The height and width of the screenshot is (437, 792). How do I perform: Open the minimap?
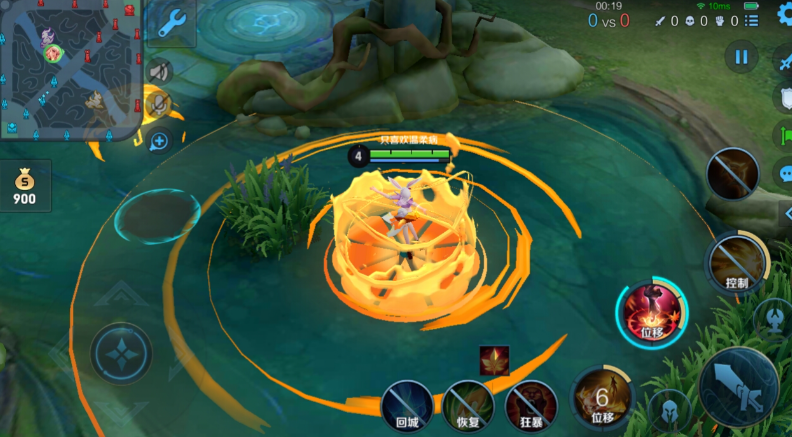pyautogui.click(x=71, y=69)
